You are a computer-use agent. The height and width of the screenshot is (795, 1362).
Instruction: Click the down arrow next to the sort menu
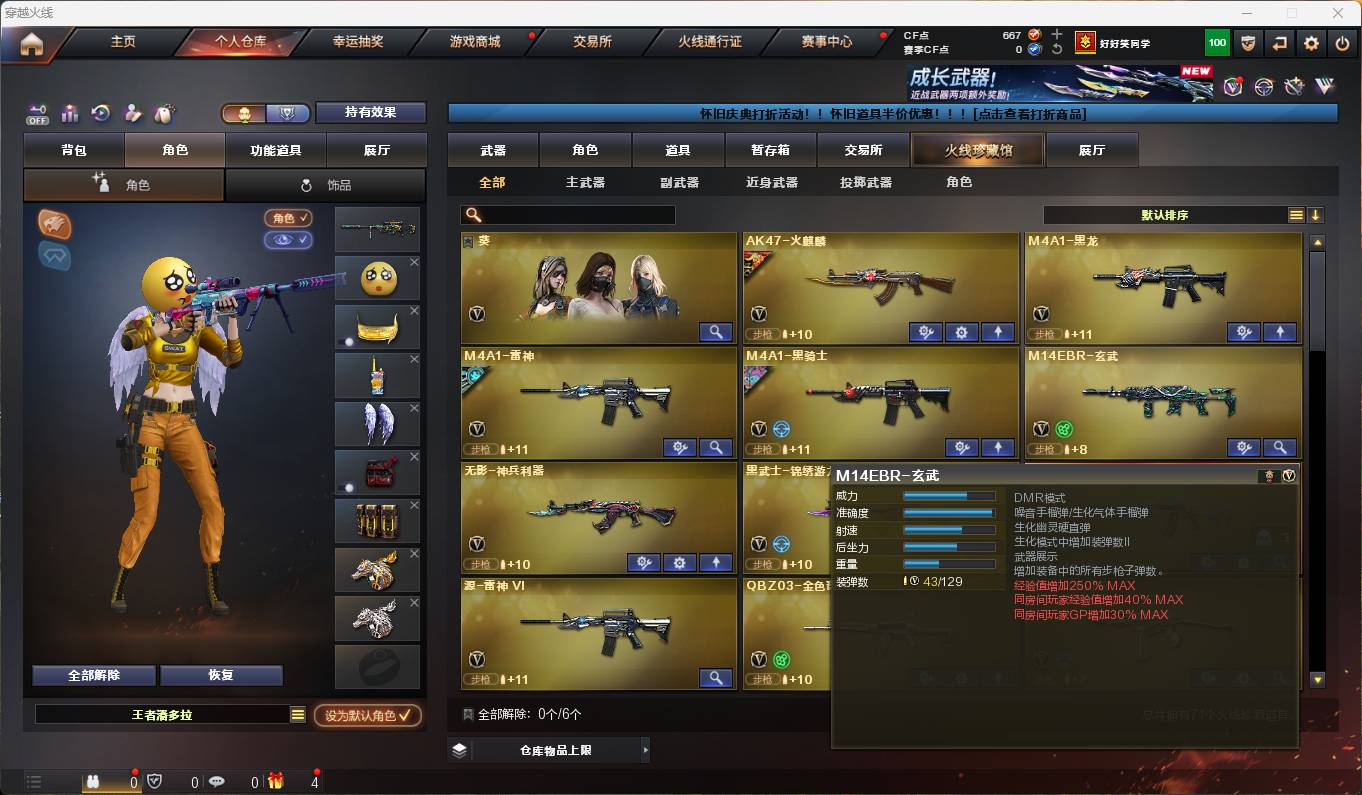click(1318, 214)
